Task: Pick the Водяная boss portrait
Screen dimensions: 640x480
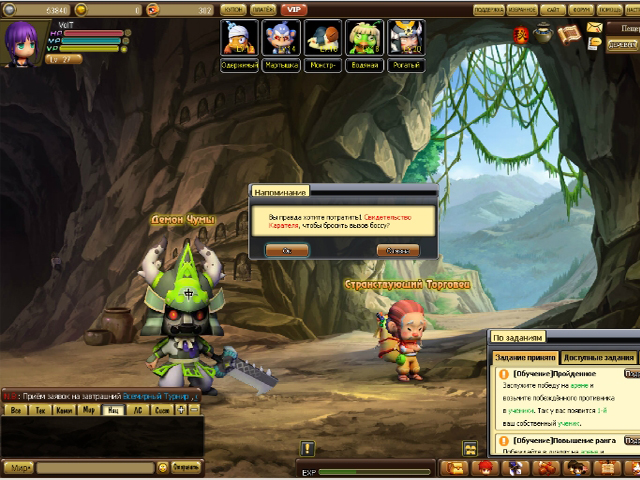Action: tap(364, 40)
